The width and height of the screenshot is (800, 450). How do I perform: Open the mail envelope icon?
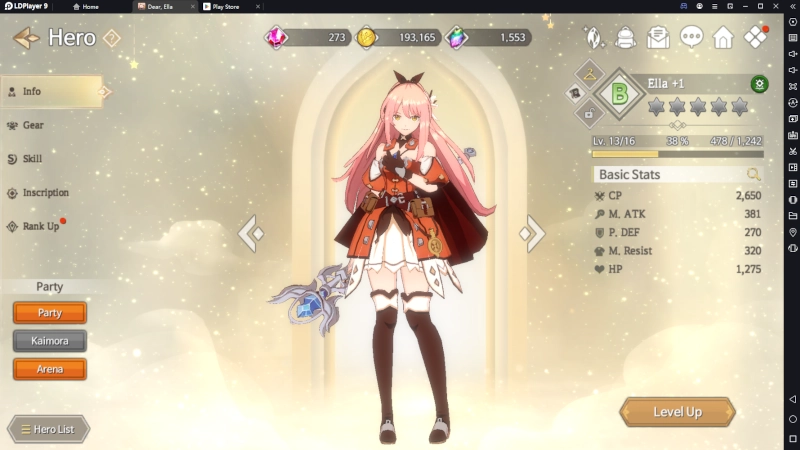[658, 38]
